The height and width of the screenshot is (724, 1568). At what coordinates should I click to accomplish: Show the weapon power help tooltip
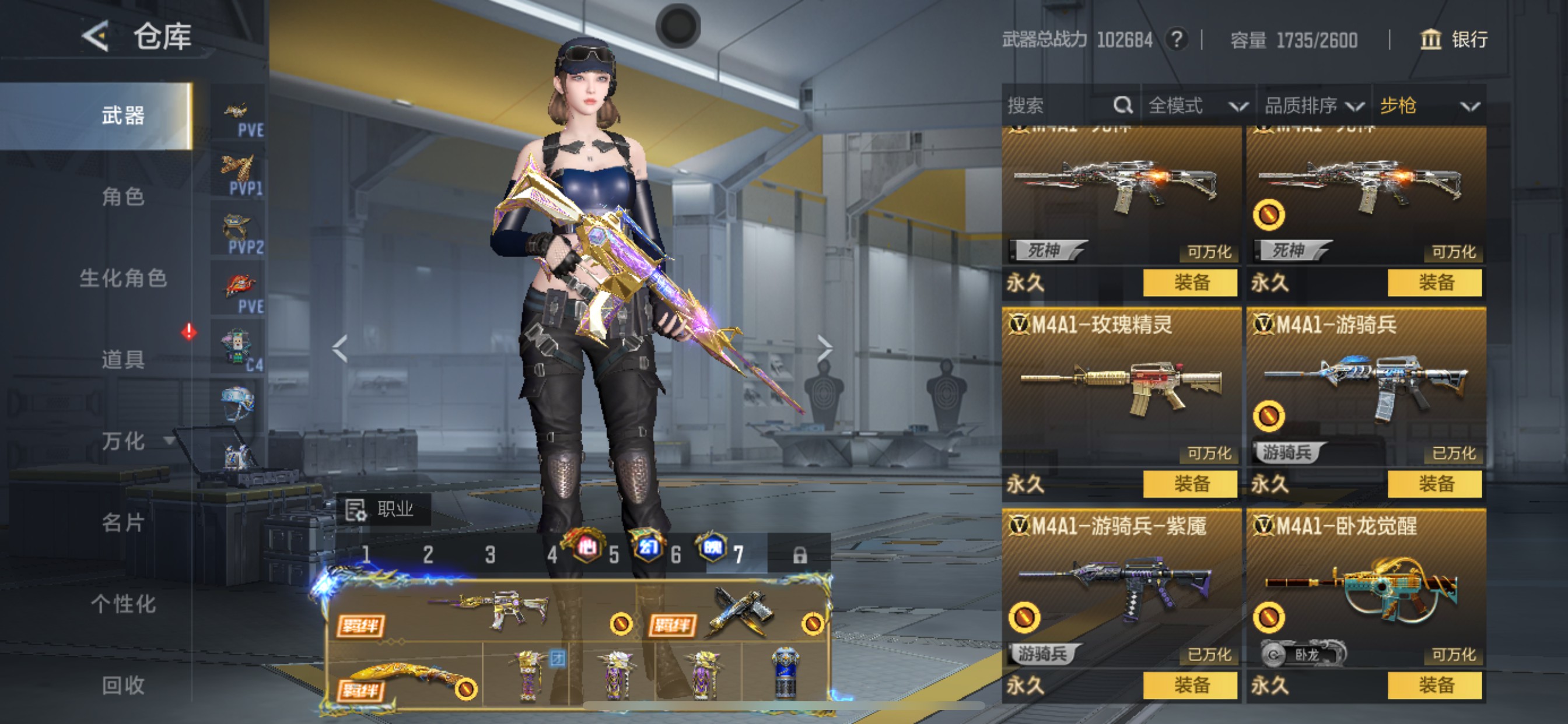pyautogui.click(x=1176, y=40)
